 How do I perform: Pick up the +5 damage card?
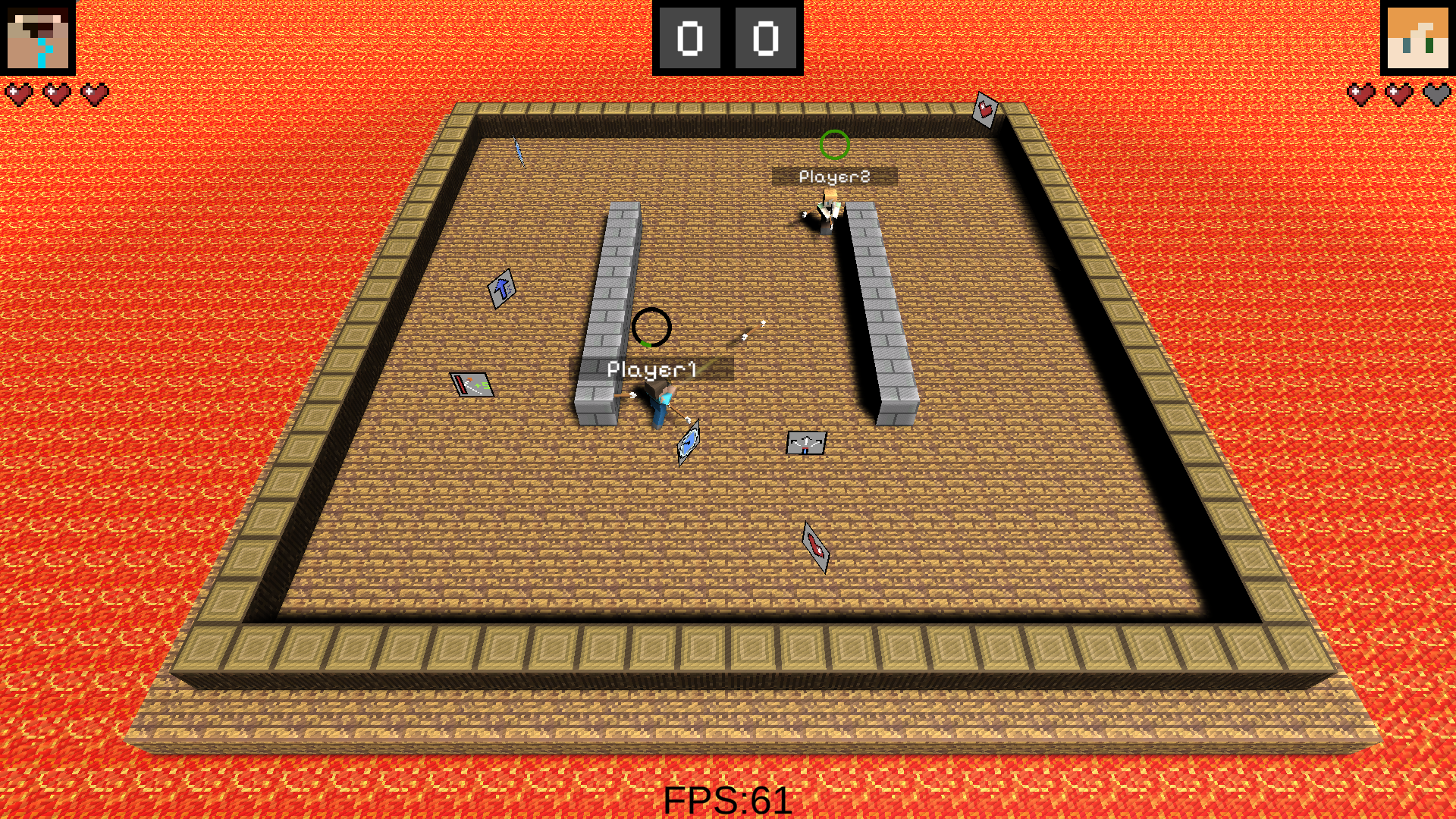(472, 384)
